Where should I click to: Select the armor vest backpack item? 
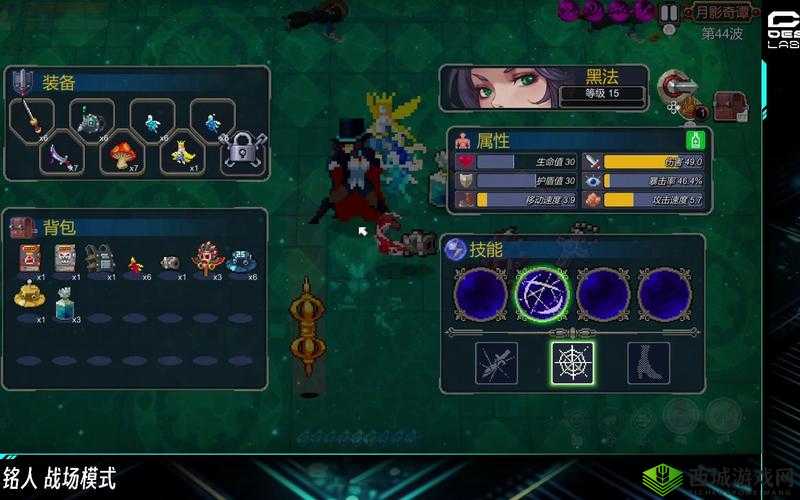click(x=98, y=258)
